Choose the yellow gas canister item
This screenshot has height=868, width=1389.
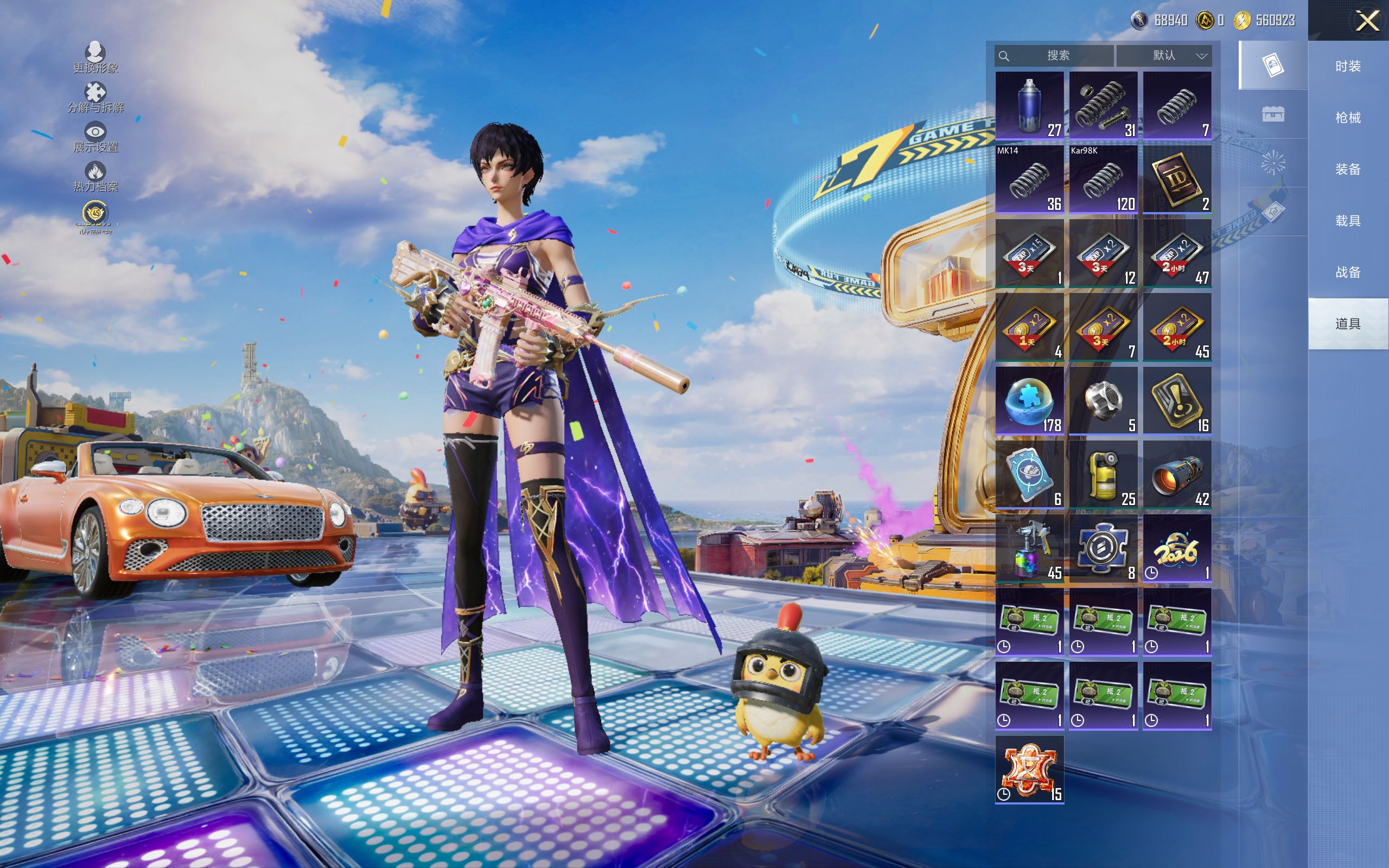click(x=1103, y=475)
